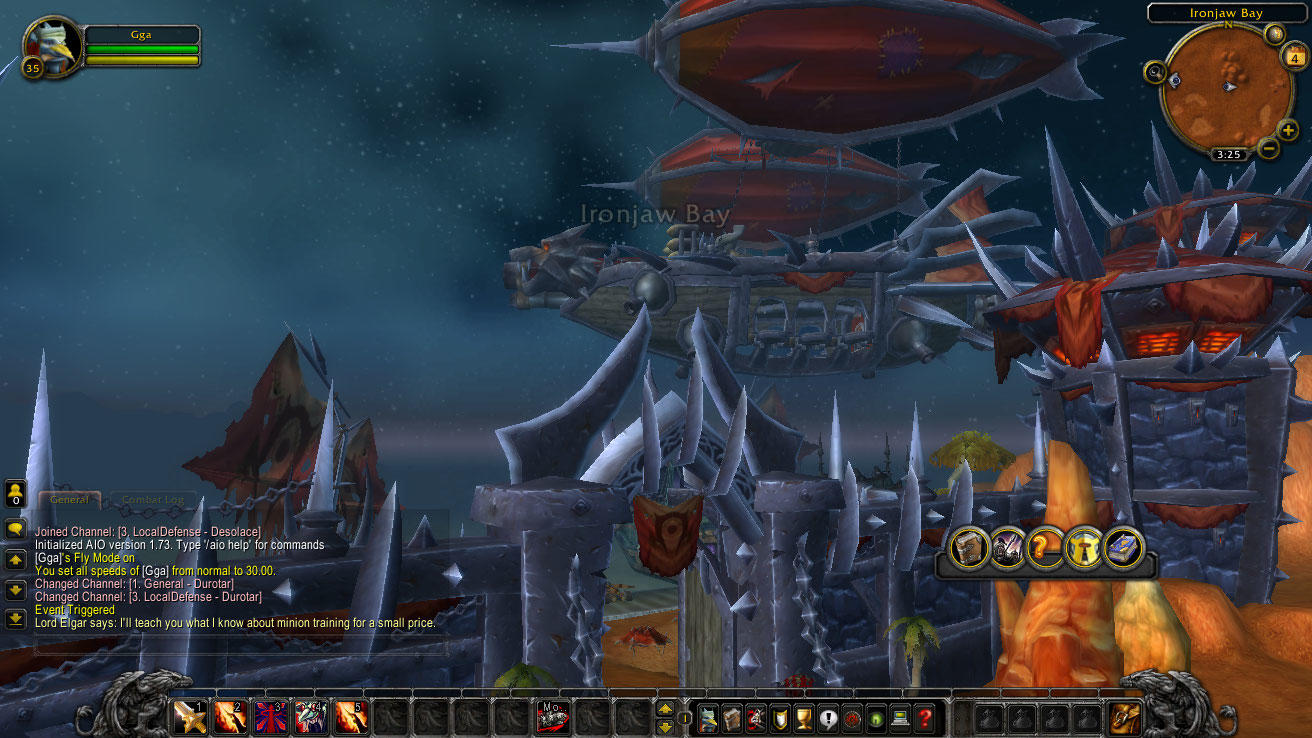The image size is (1312, 738).
Task: Toggle the day/night clock on the minimap
Action: [1229, 153]
